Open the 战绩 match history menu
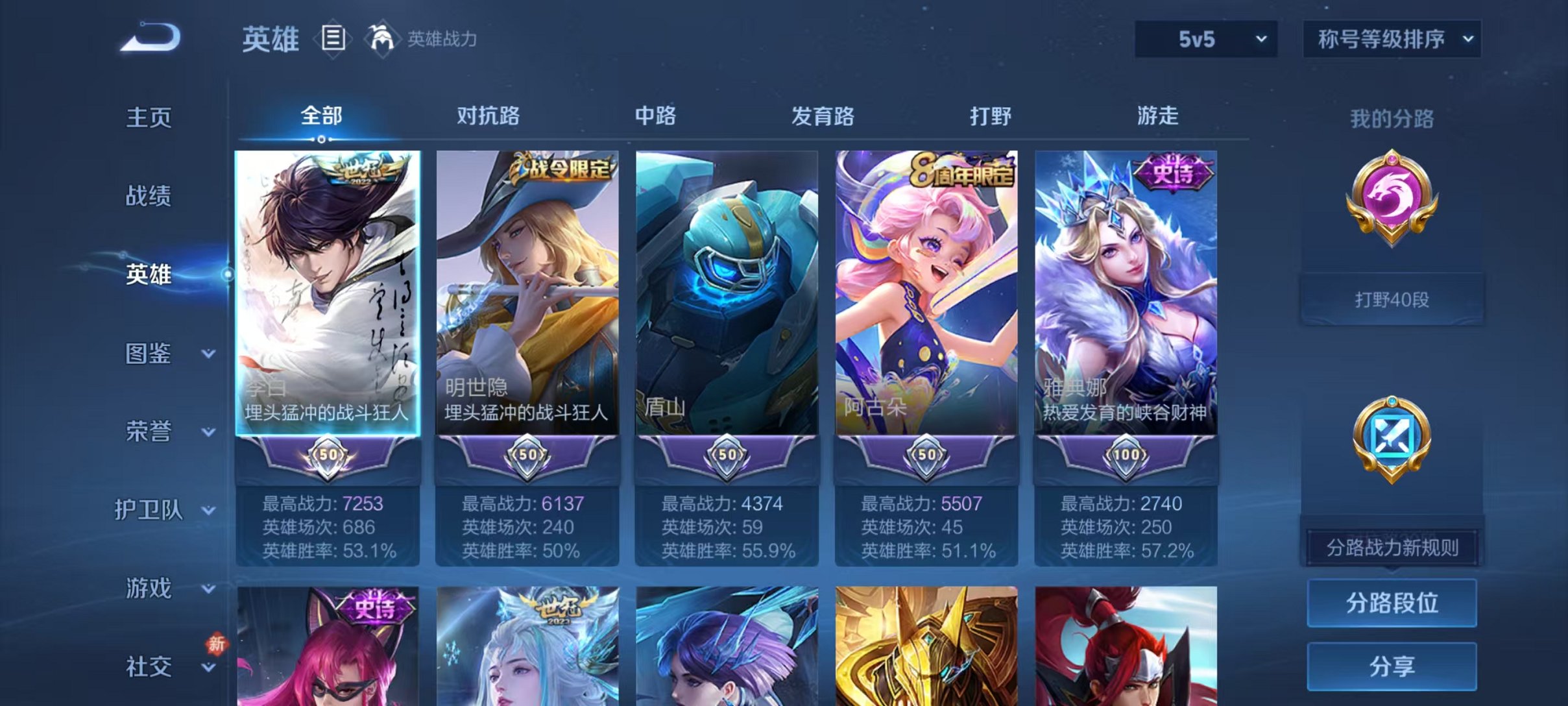This screenshot has height=706, width=1568. (x=149, y=196)
